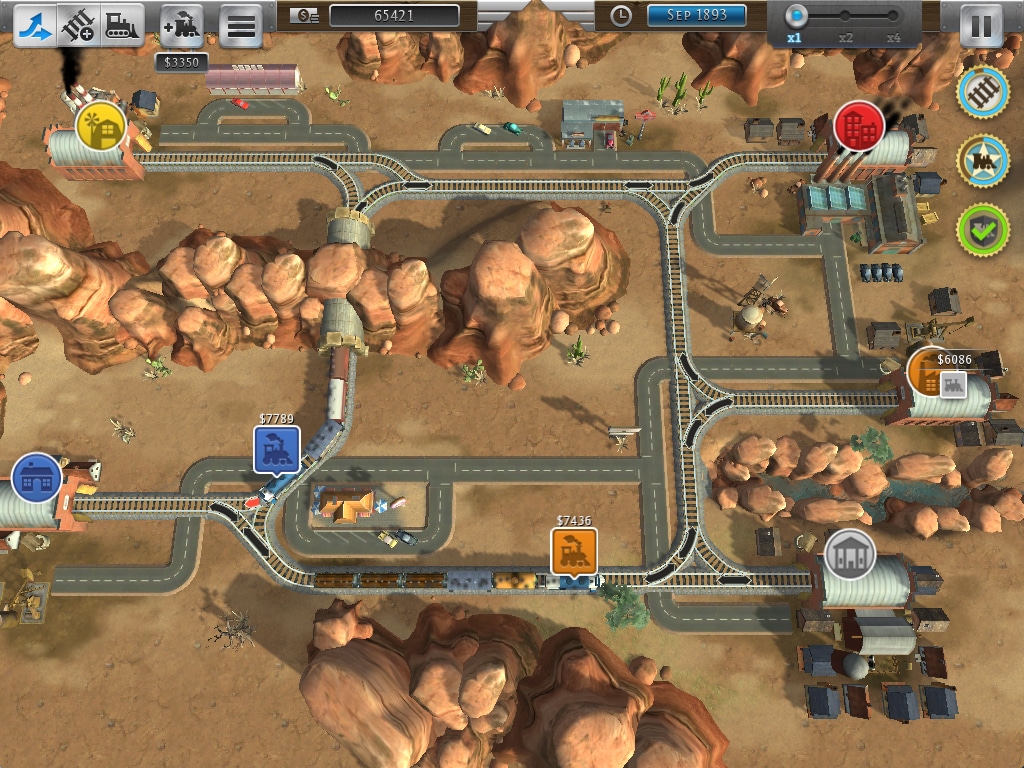Buy a new train for $3350
1024x768 pixels.
181,25
